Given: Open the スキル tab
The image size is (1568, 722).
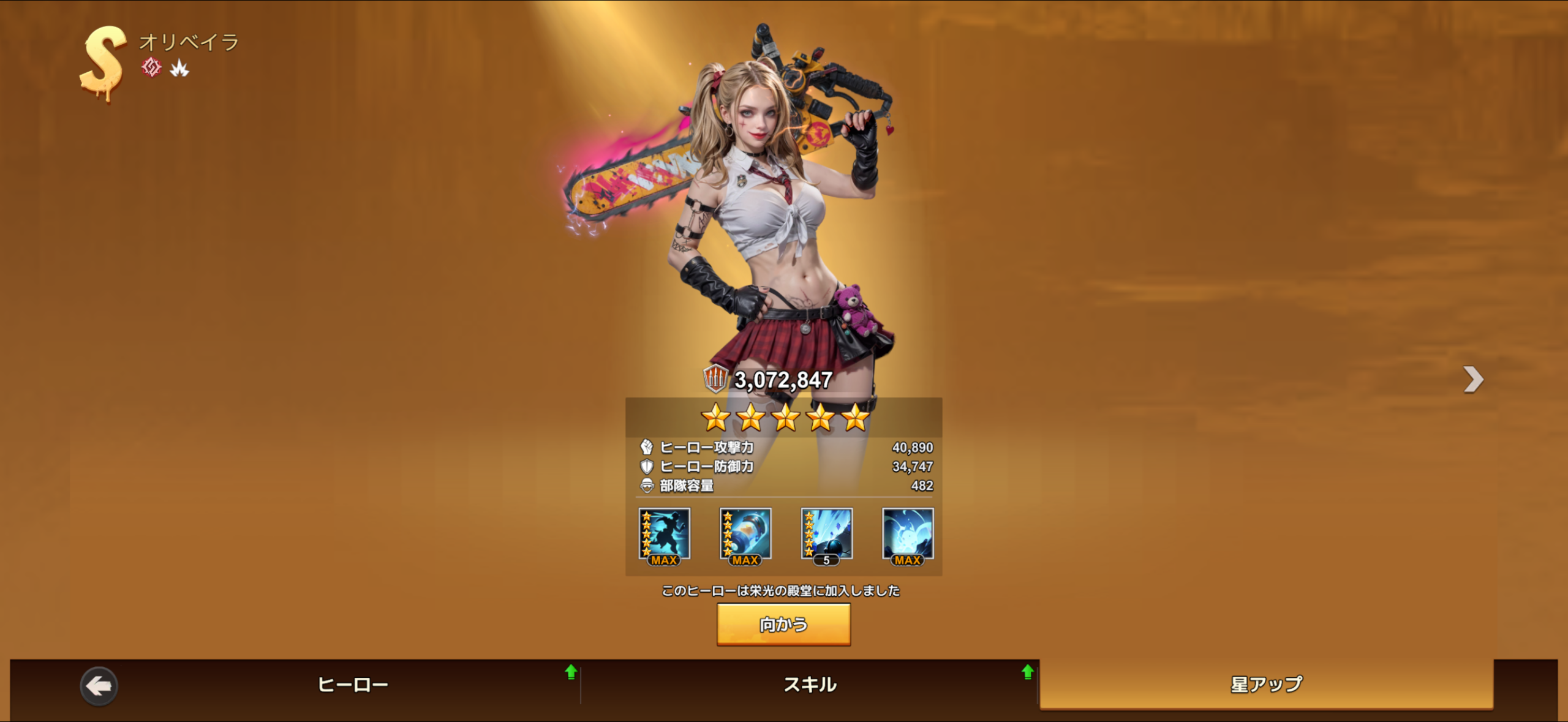Looking at the screenshot, I should (810, 685).
